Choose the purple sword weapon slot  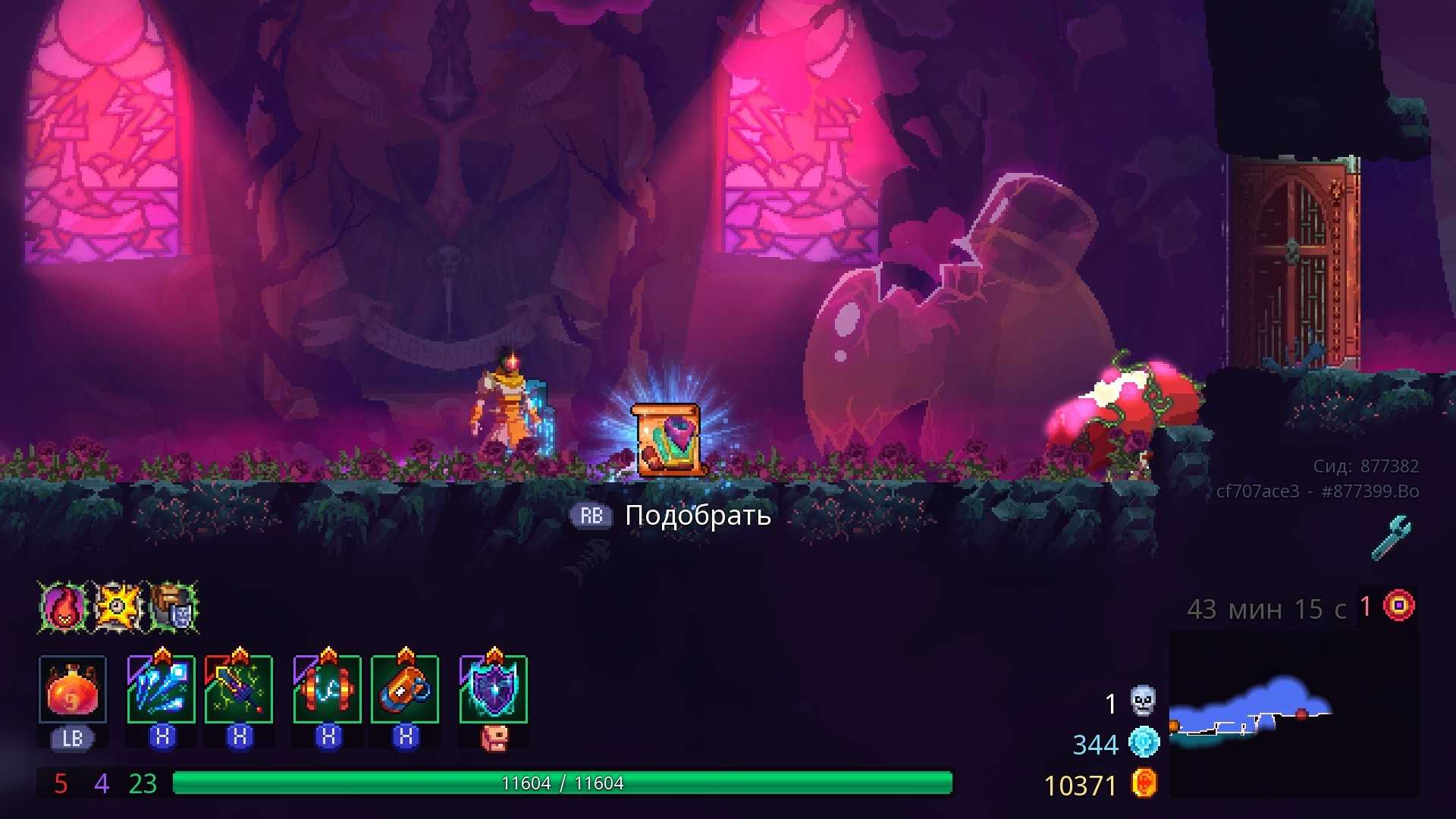(x=239, y=689)
